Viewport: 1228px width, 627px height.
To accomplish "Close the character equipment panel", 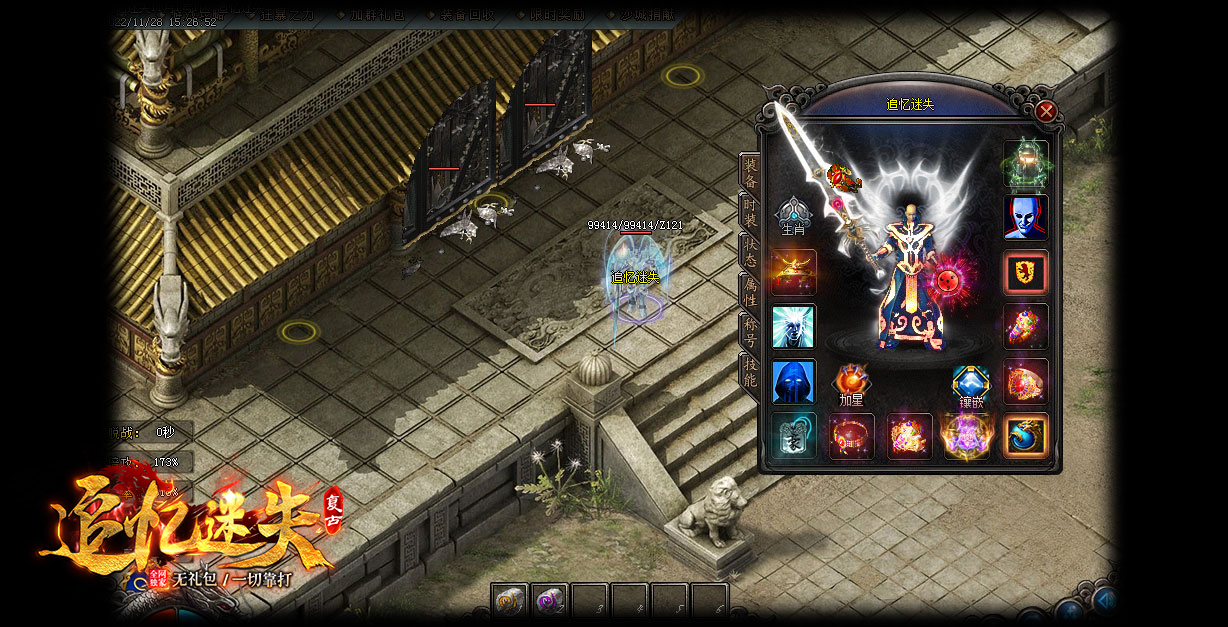I will (x=1046, y=111).
